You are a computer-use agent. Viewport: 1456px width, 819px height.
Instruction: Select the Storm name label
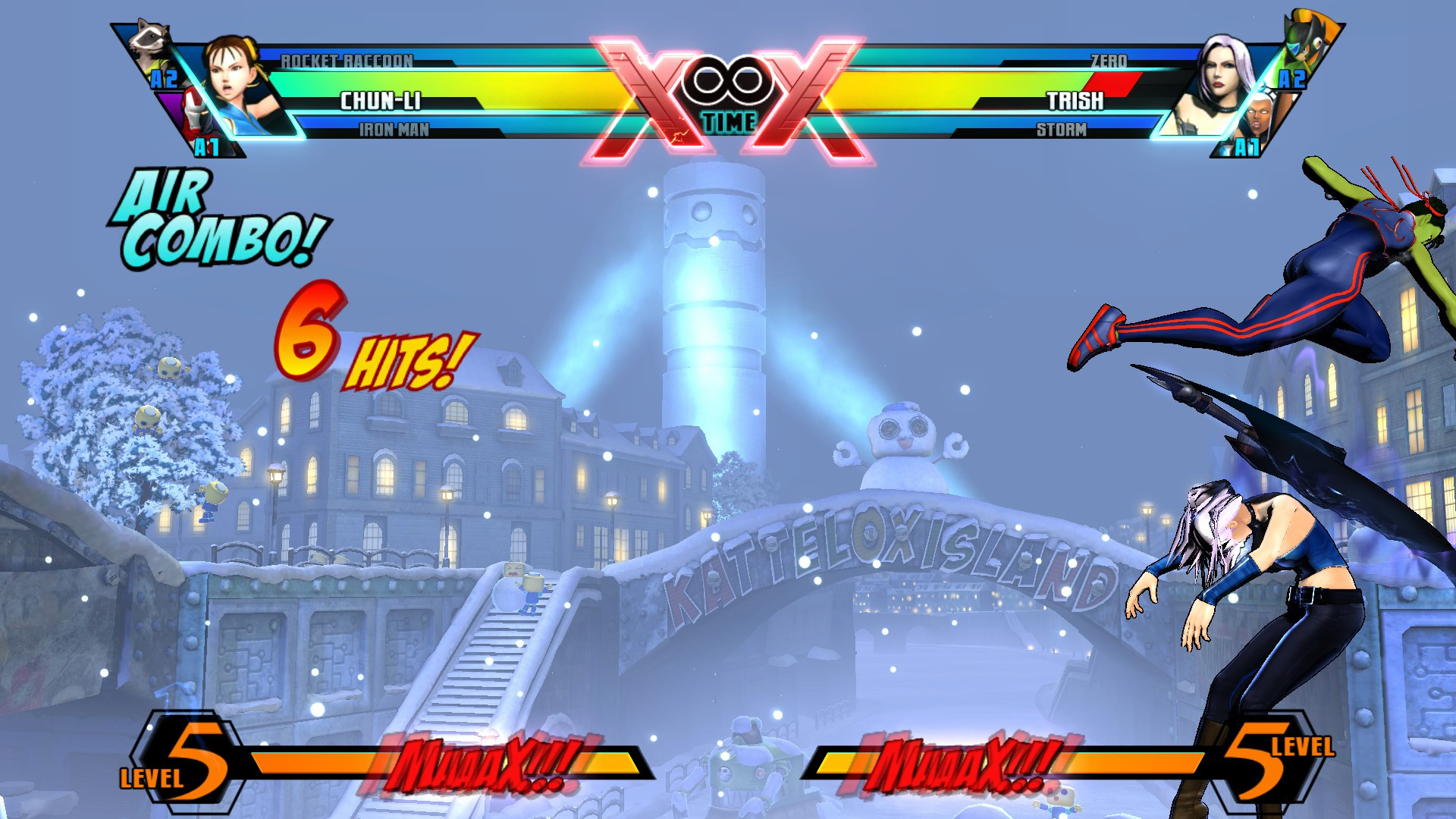pyautogui.click(x=1062, y=130)
